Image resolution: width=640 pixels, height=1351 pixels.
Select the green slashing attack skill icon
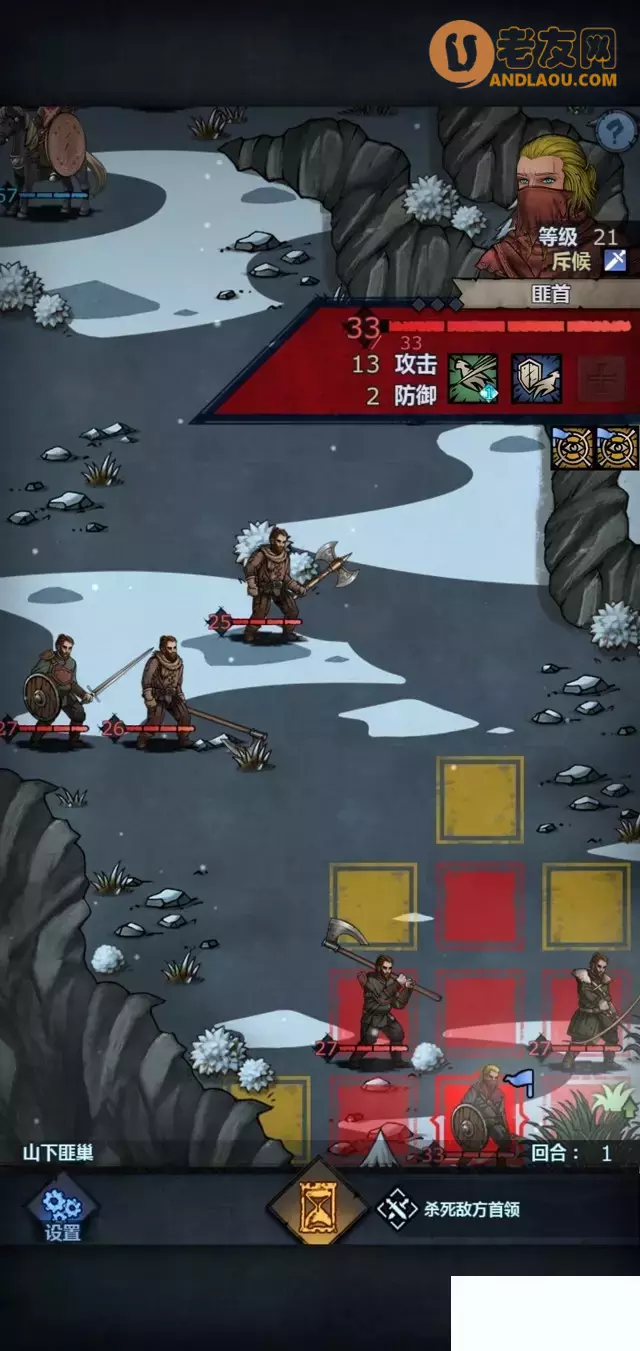point(472,379)
